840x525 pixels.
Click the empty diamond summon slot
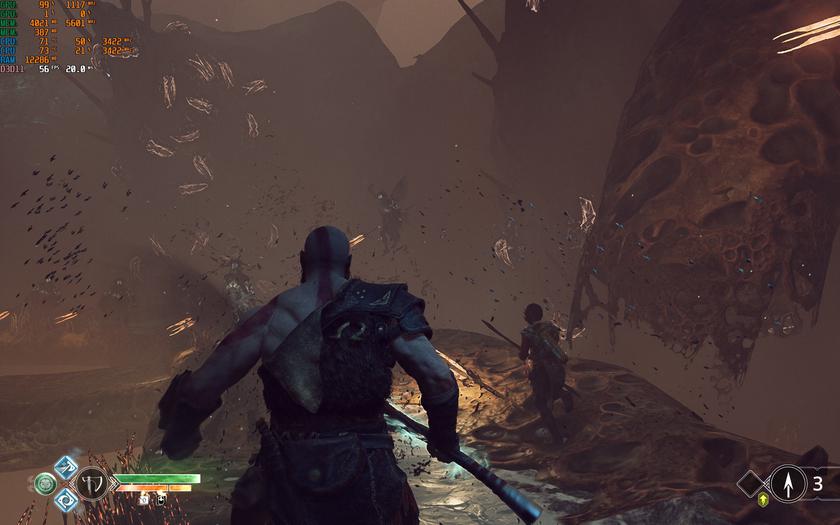[752, 484]
